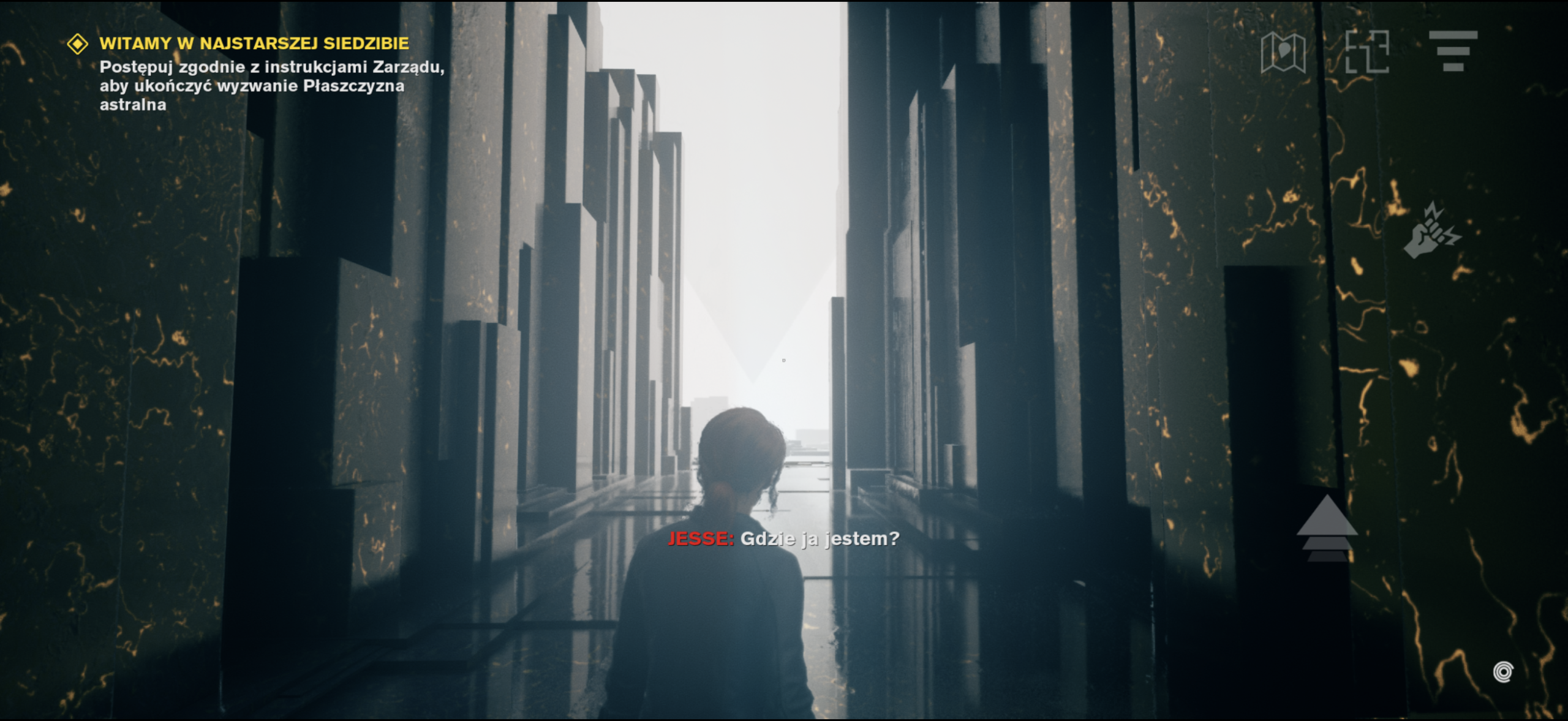Tap the square brackets frame icon

(1366, 52)
